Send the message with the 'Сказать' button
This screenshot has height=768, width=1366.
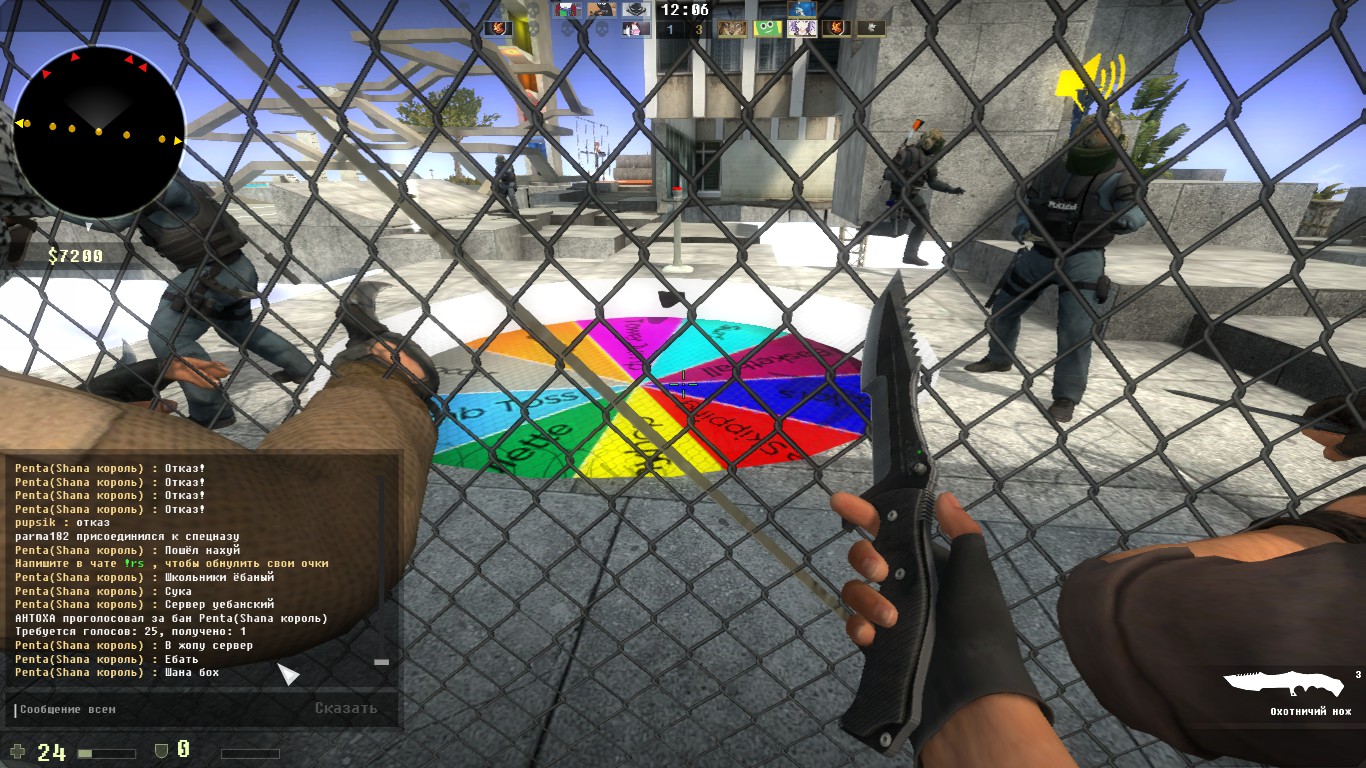346,708
